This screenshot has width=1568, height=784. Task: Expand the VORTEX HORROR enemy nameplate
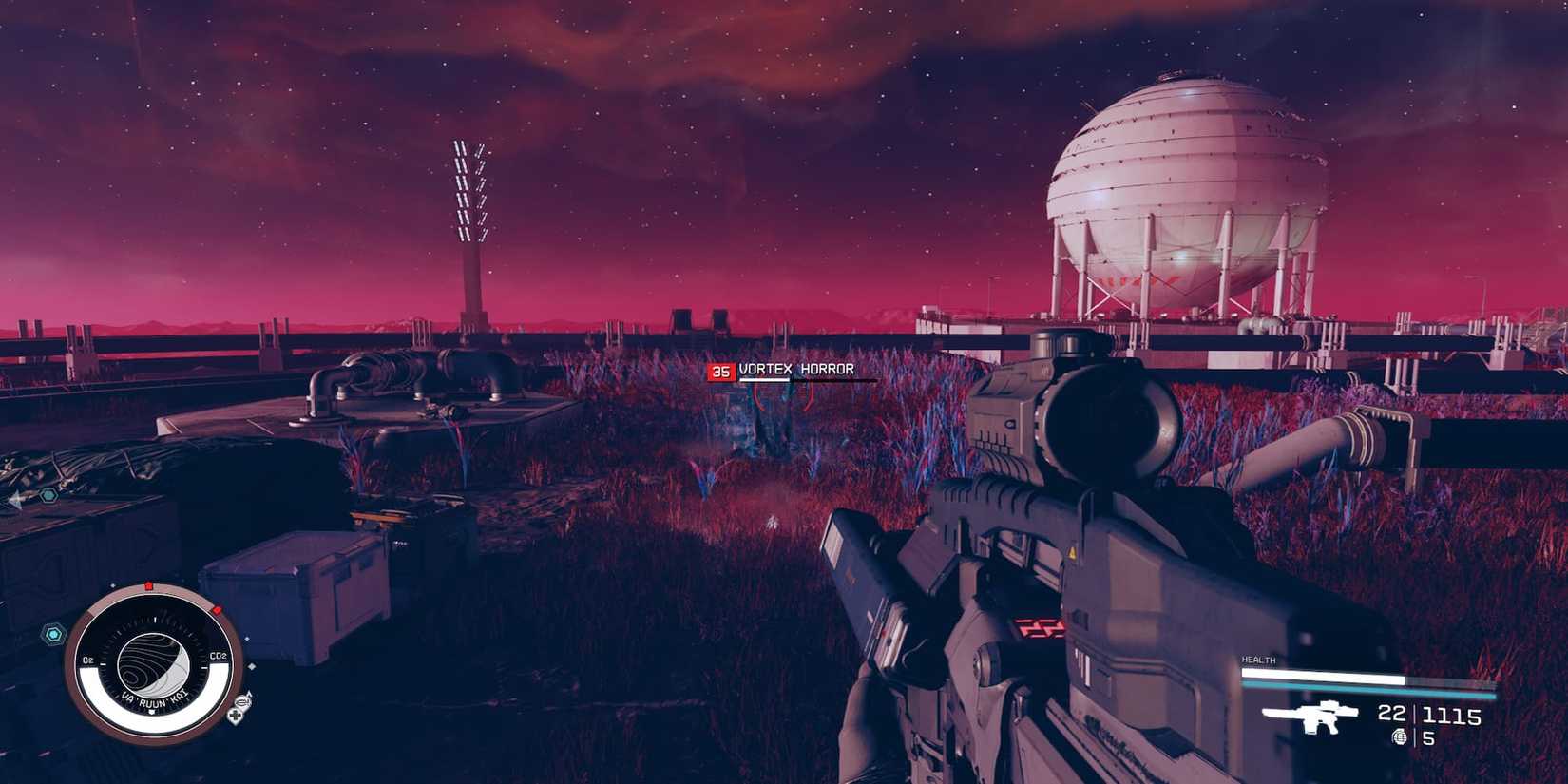[x=798, y=370]
